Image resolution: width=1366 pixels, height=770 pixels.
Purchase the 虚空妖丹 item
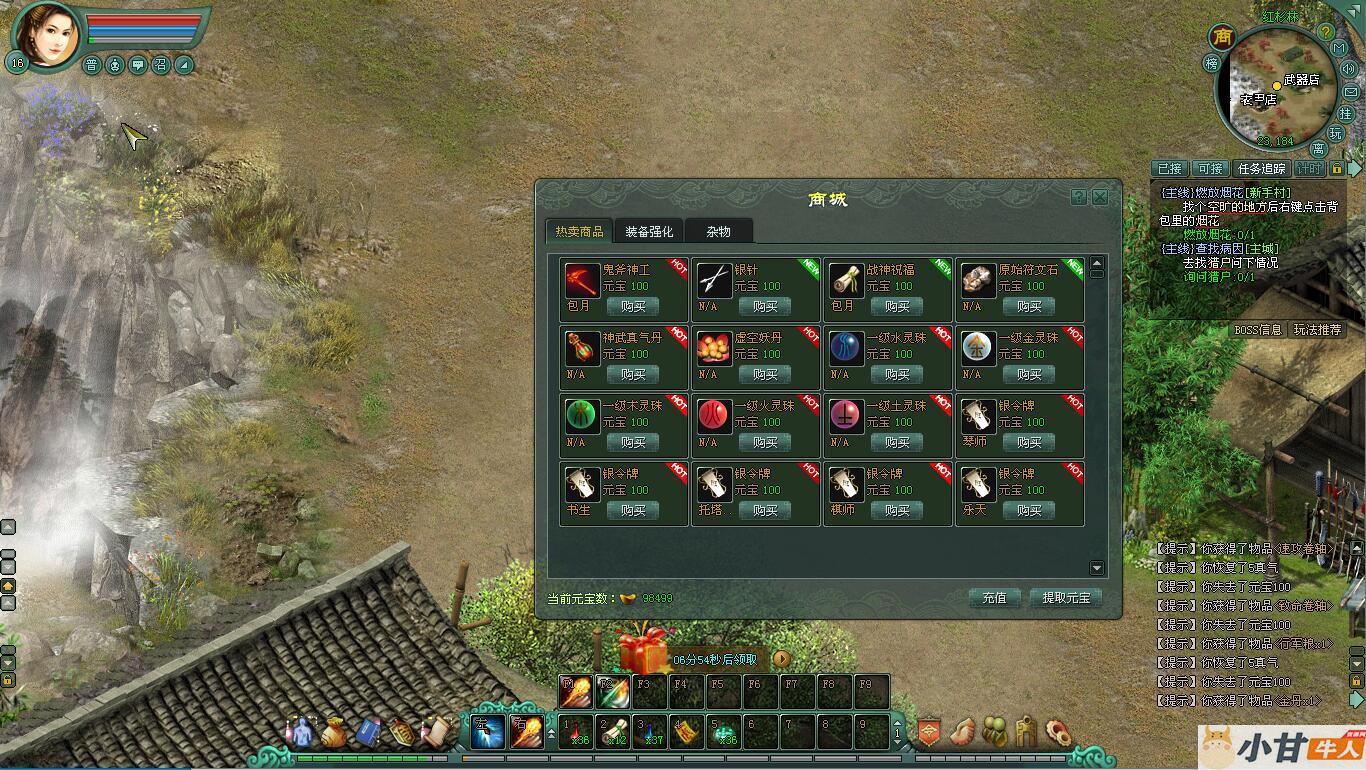tap(765, 375)
